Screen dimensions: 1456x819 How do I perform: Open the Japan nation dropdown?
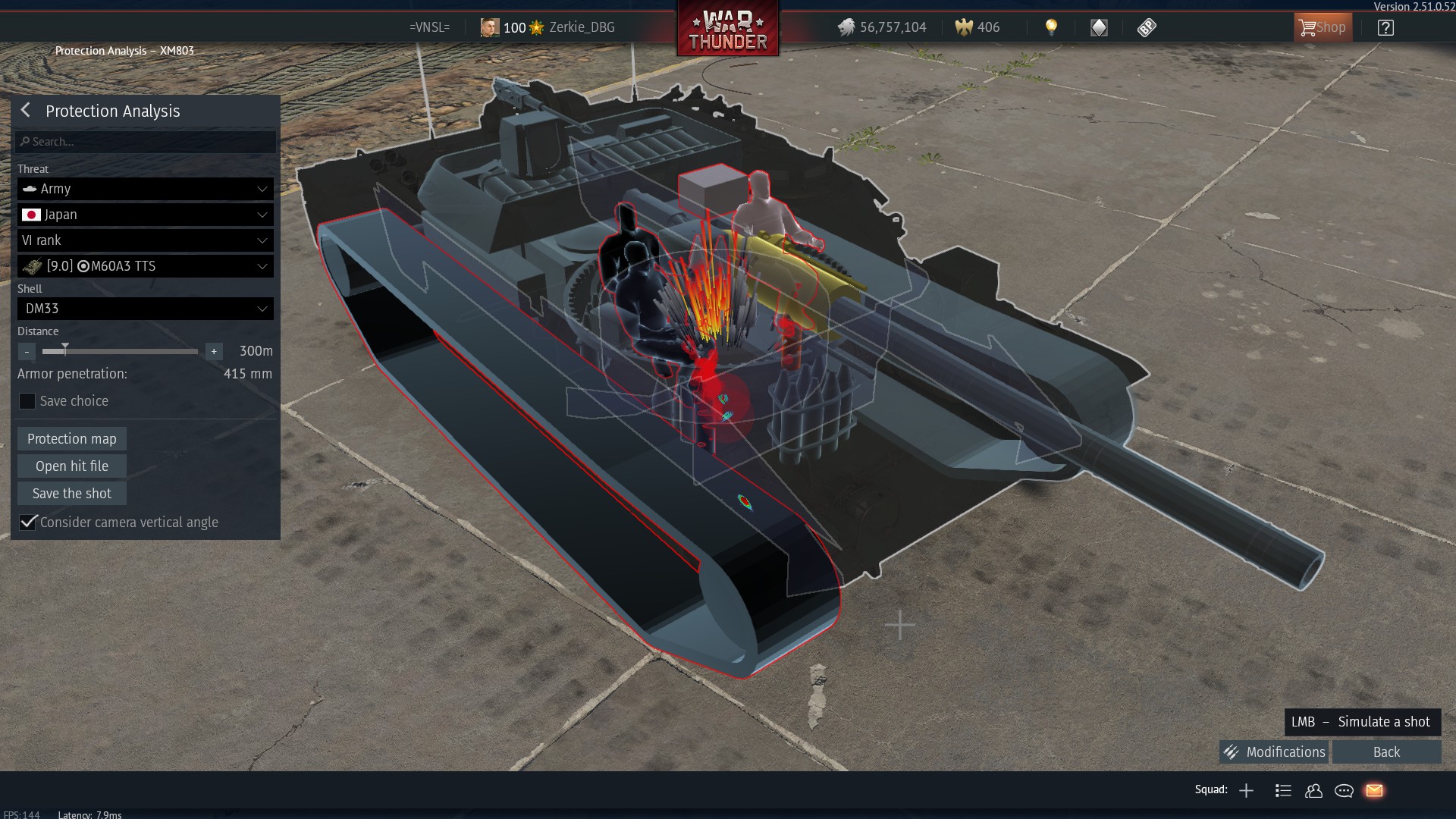click(x=146, y=215)
